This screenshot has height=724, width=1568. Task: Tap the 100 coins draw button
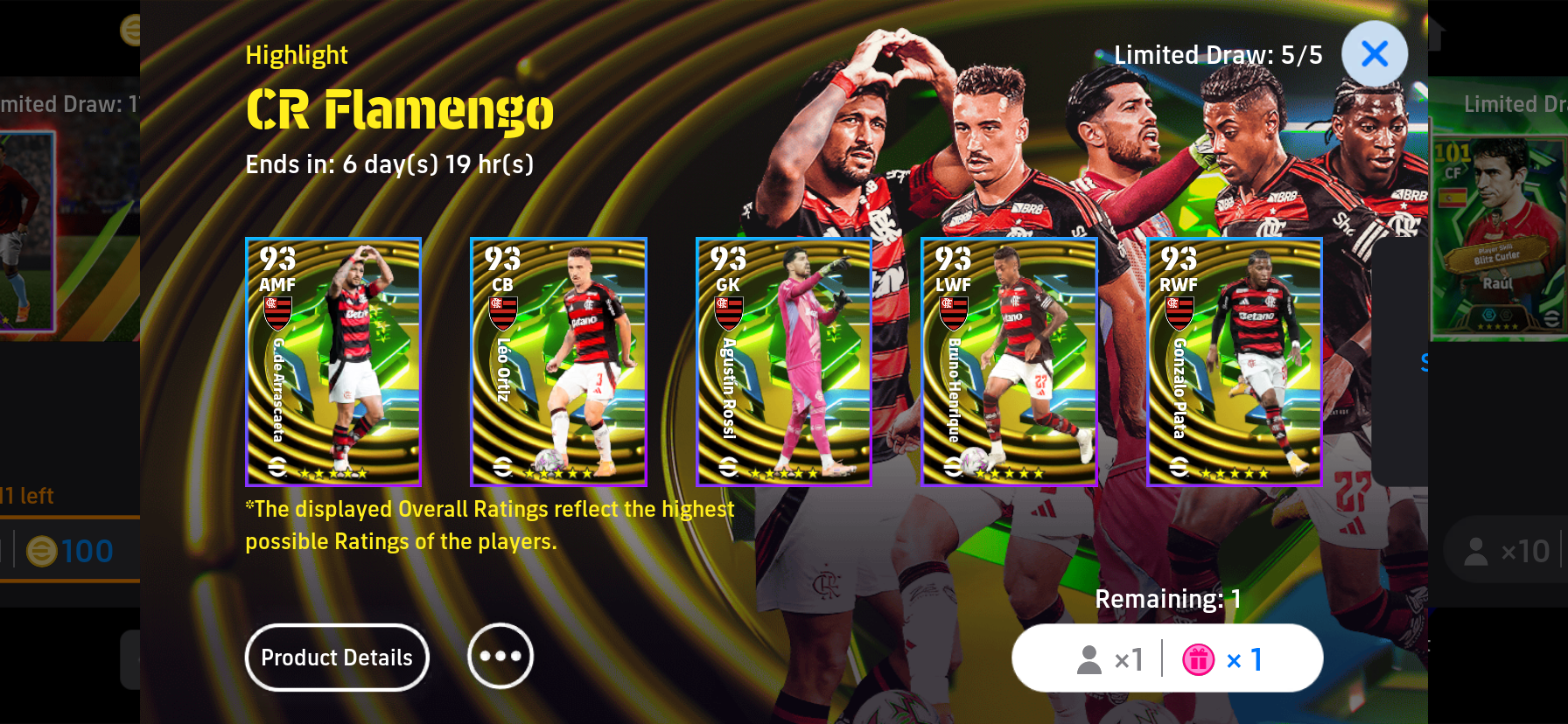(70, 551)
